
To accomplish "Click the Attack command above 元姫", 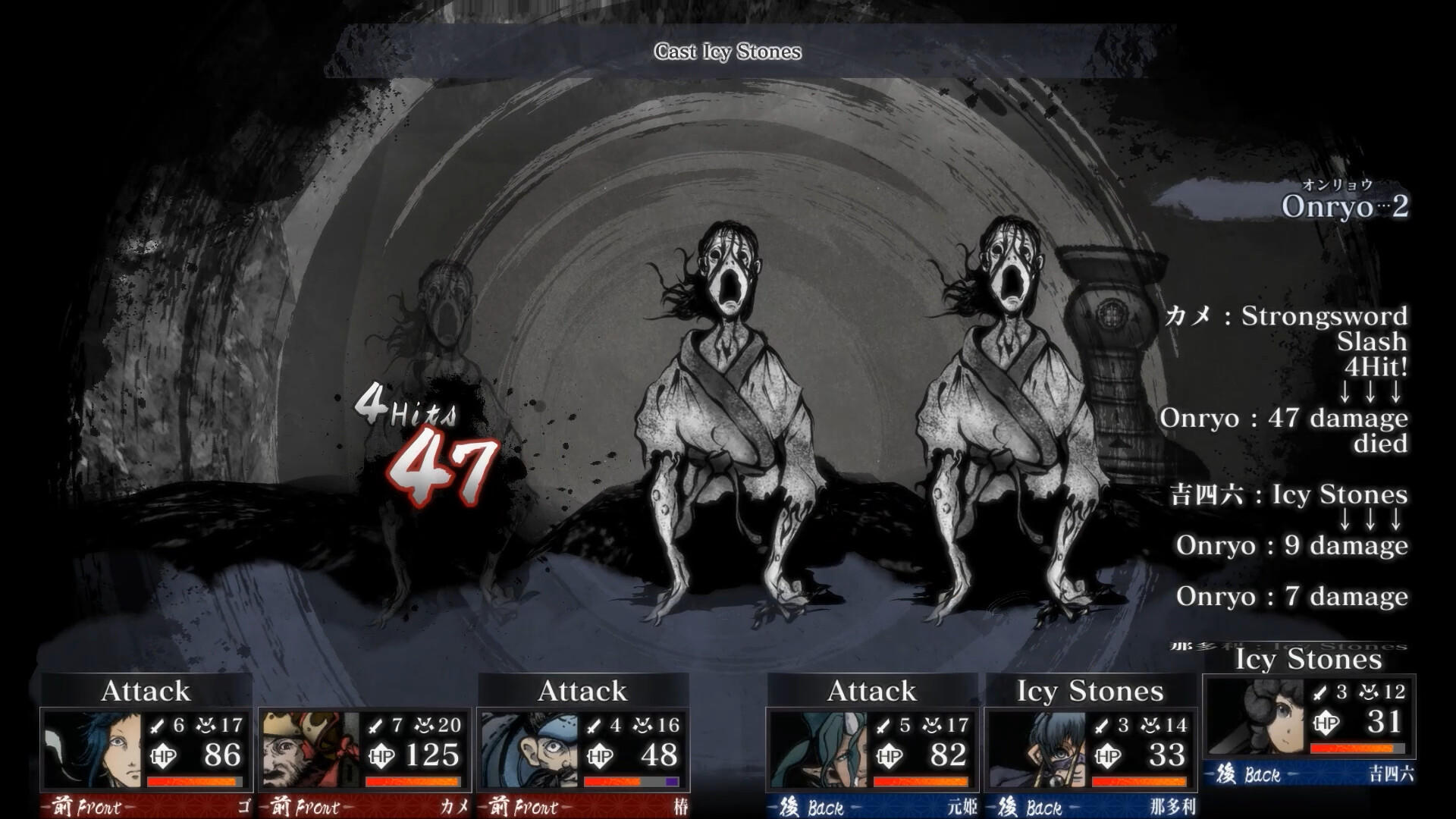I will 872,691.
